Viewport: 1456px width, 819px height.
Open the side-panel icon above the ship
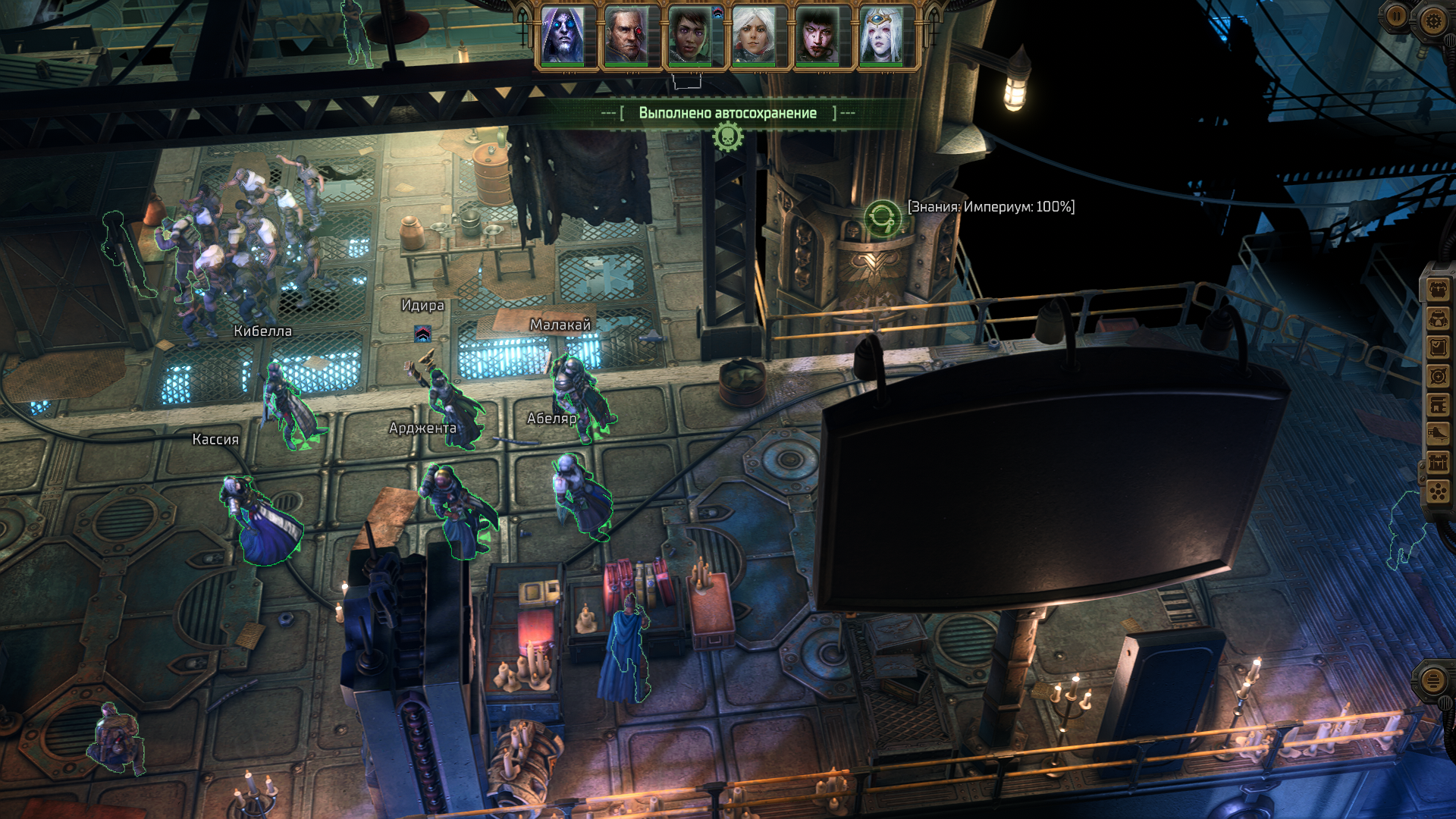point(1439,405)
